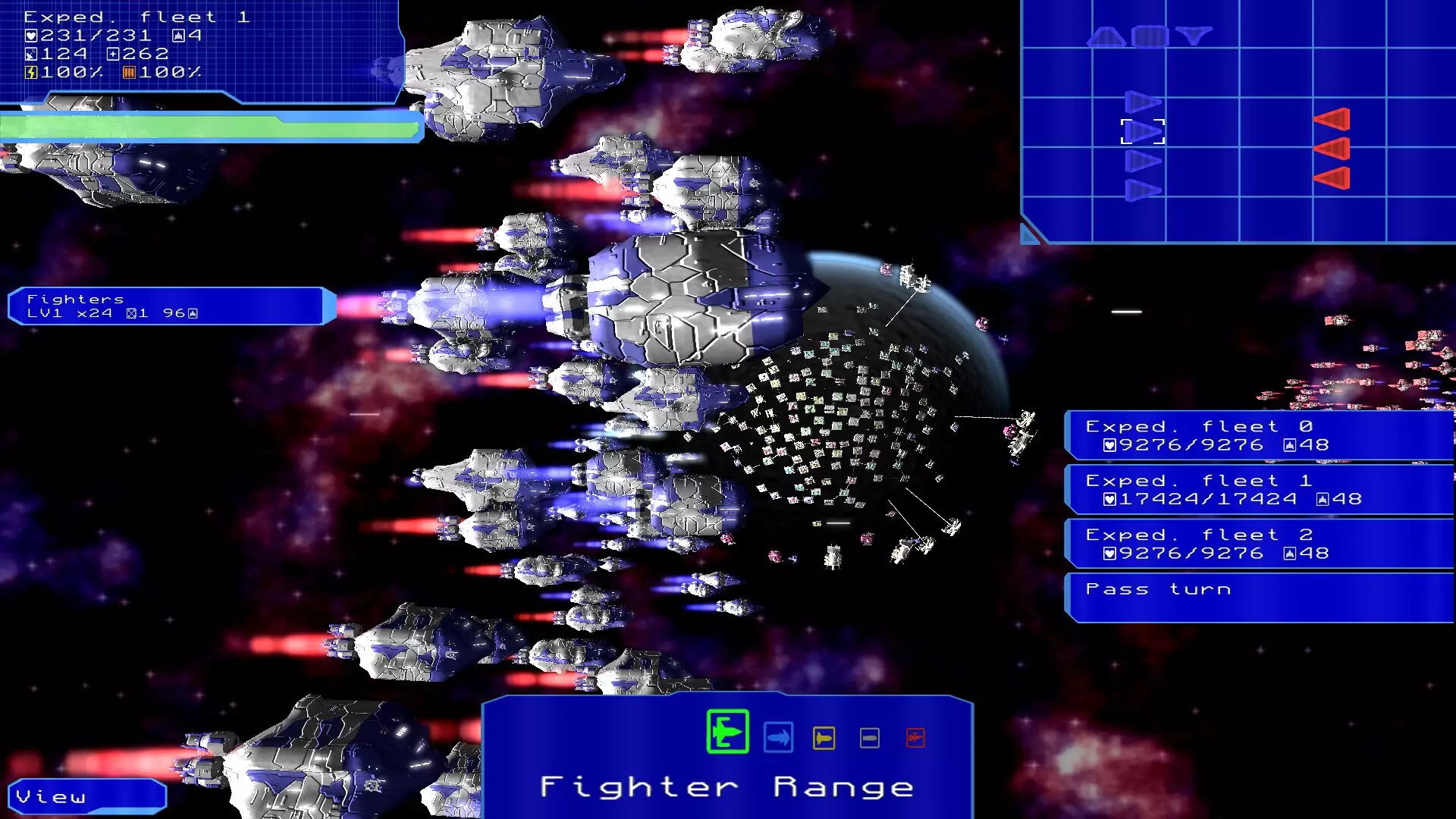Pick Exped. fleet 2 in the fleet list
This screenshot has height=819, width=1456.
click(x=1259, y=544)
